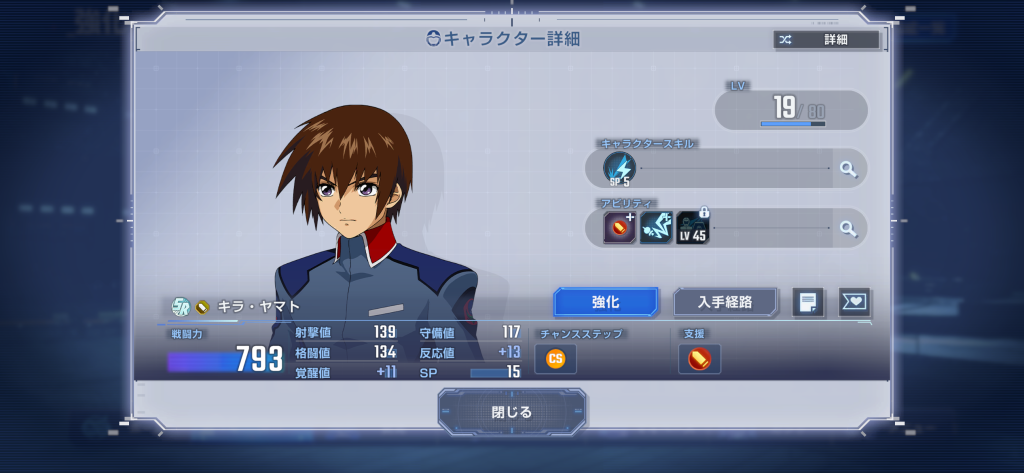Select the lightning SP 5 character skill

point(619,169)
